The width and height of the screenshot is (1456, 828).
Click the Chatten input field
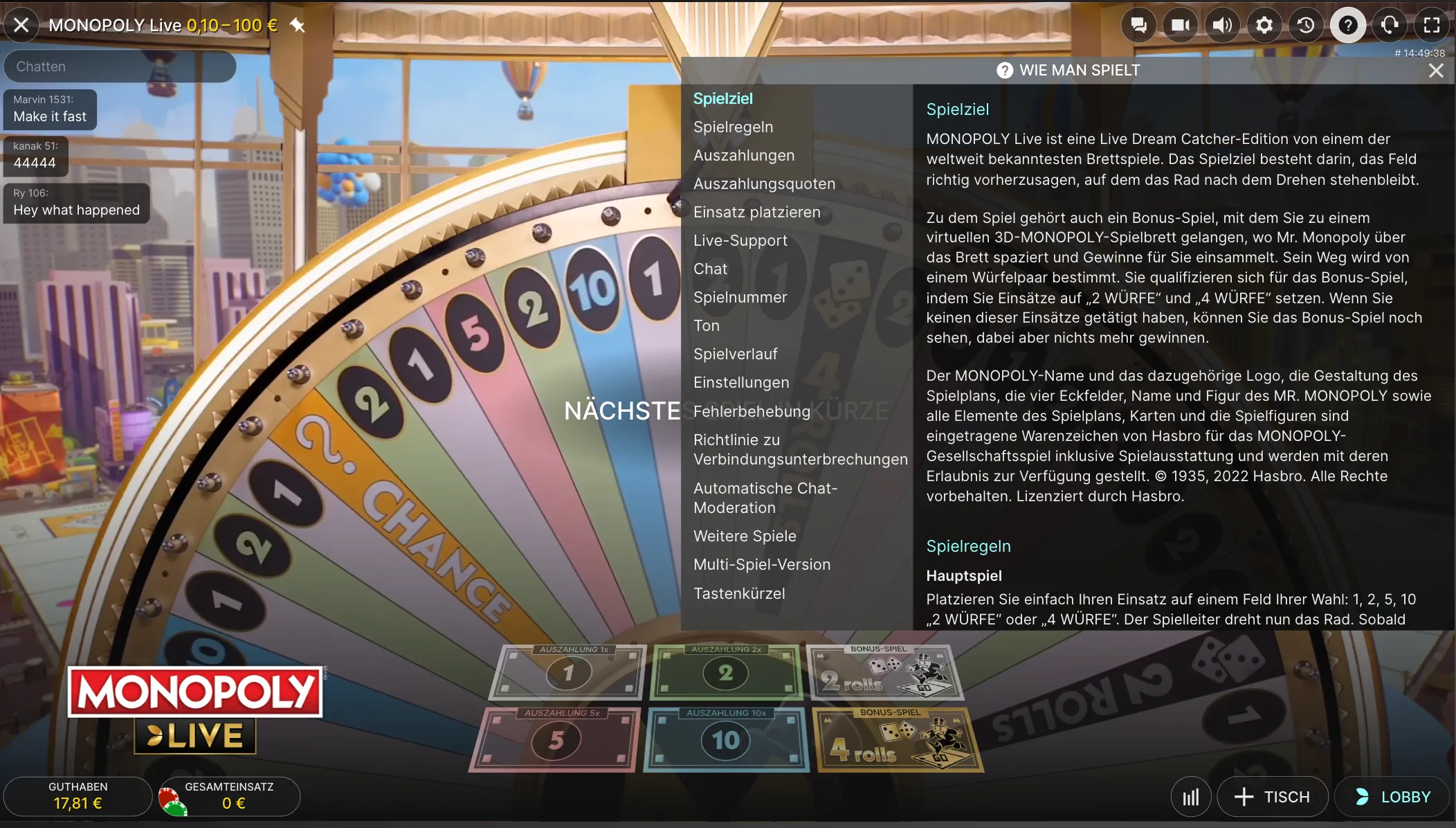120,66
